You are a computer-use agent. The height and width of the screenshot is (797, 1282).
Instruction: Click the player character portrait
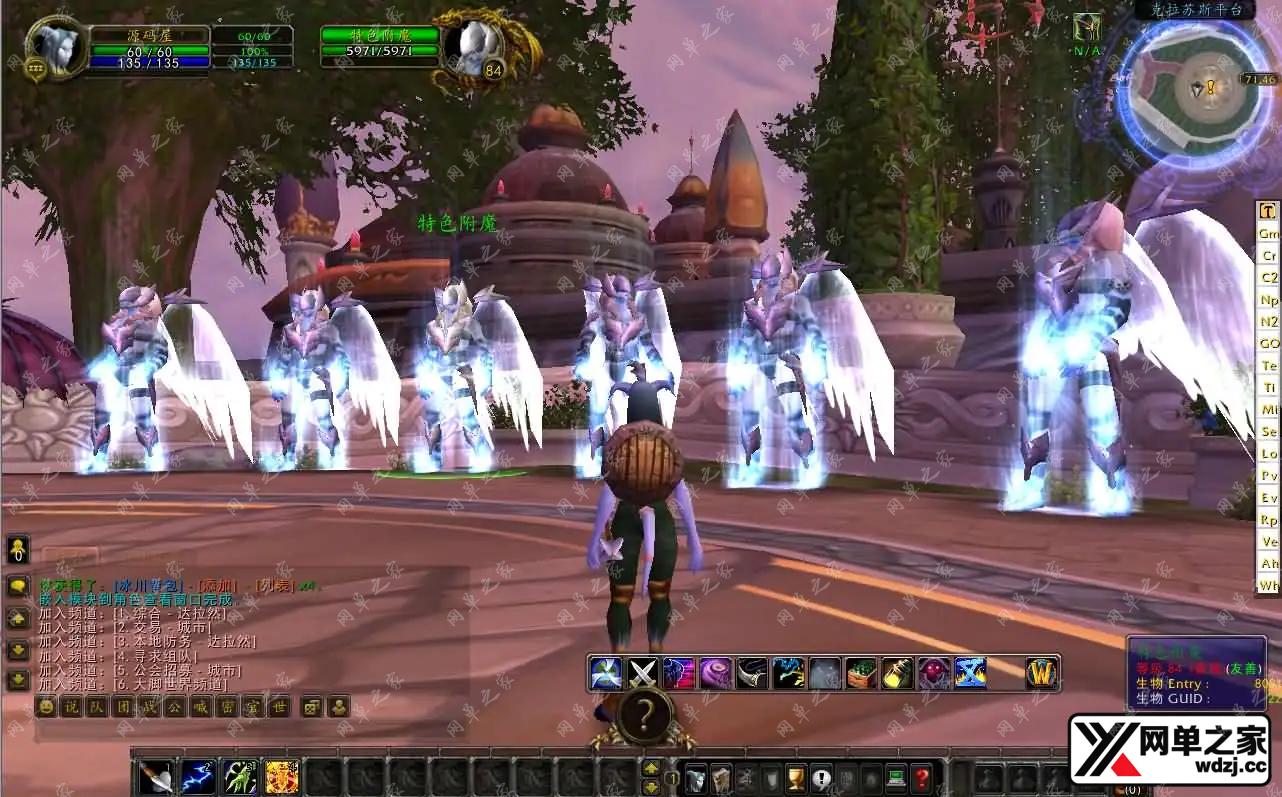pyautogui.click(x=55, y=47)
